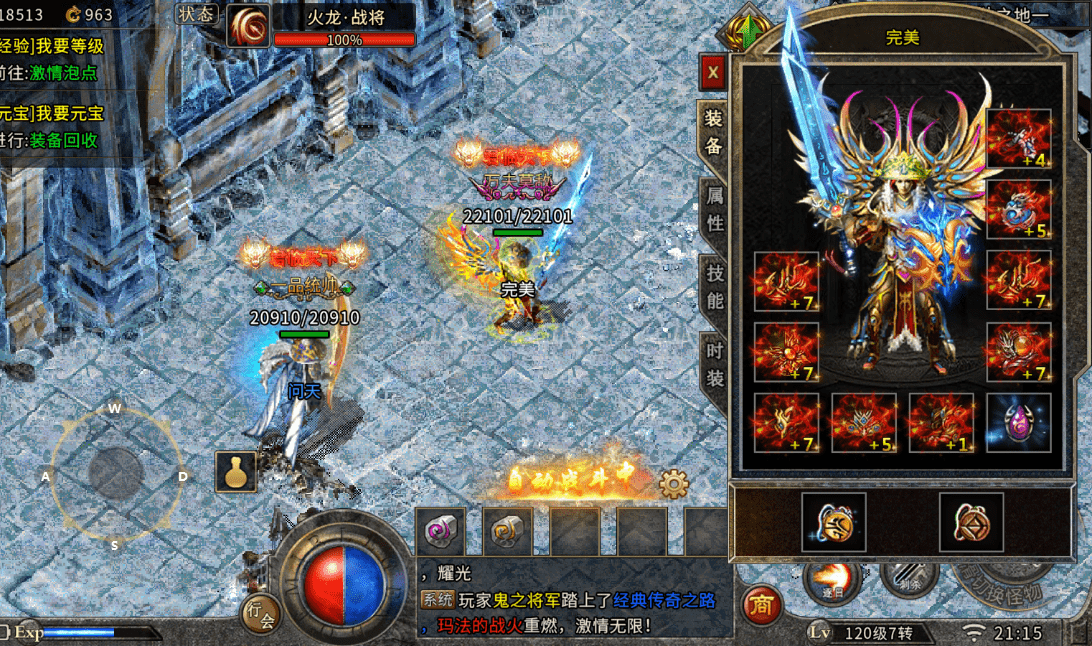Select the 时装 costume tab
The image size is (1092, 646).
click(x=714, y=364)
